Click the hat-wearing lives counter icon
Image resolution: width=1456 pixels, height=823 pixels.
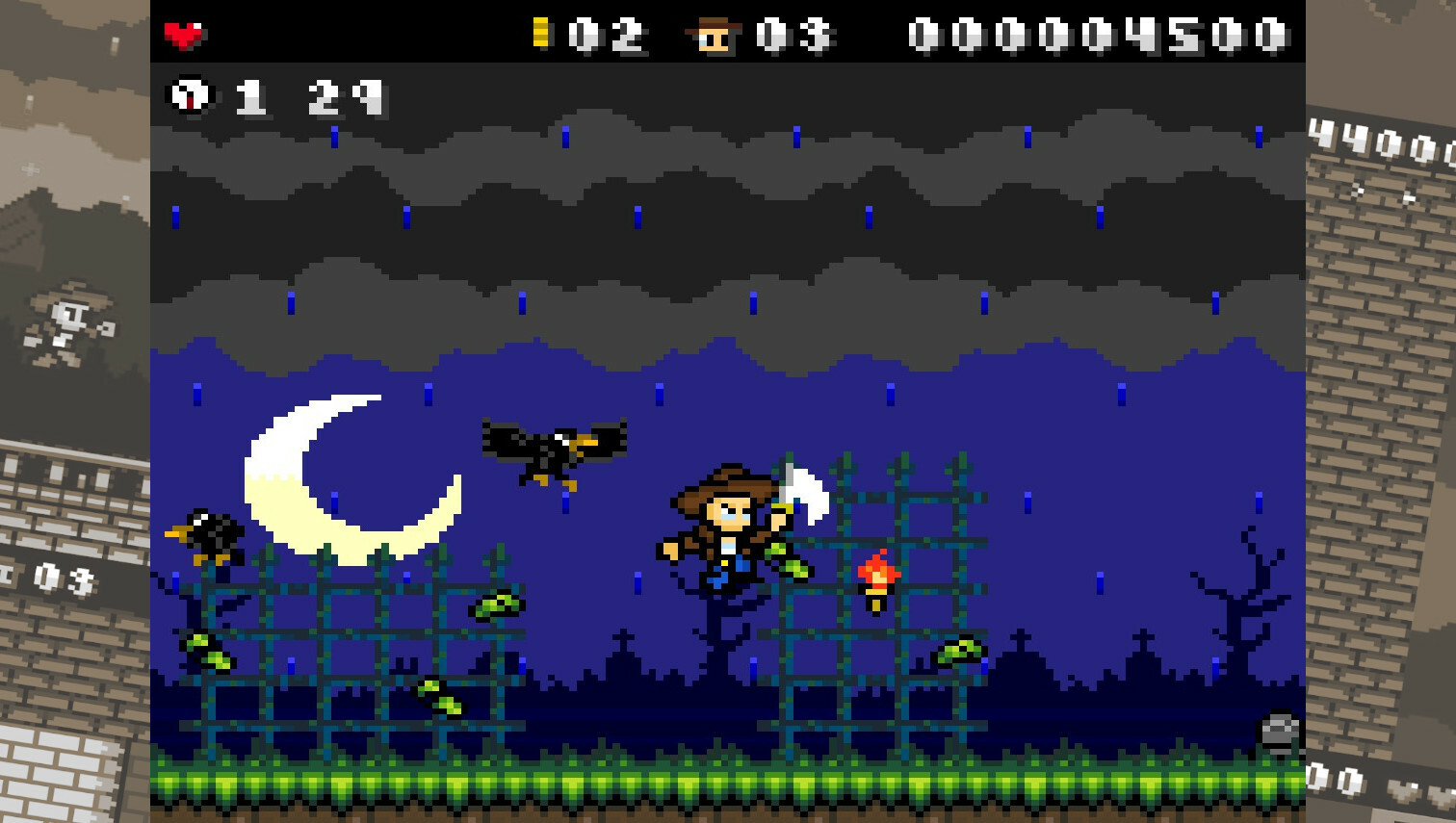coord(714,33)
